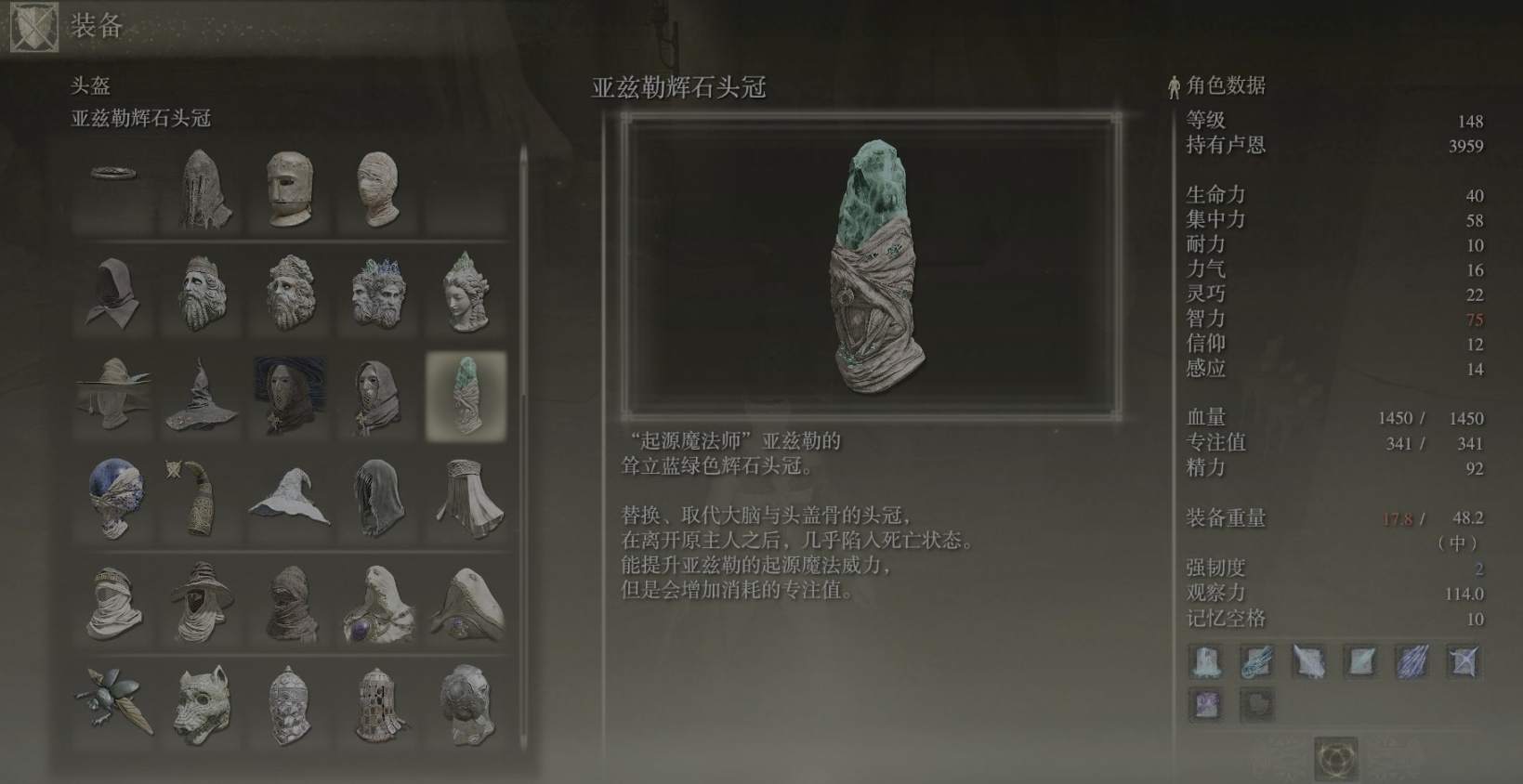Select the bandaged mask headpiece
Screen dimensions: 1523x784
click(x=379, y=186)
